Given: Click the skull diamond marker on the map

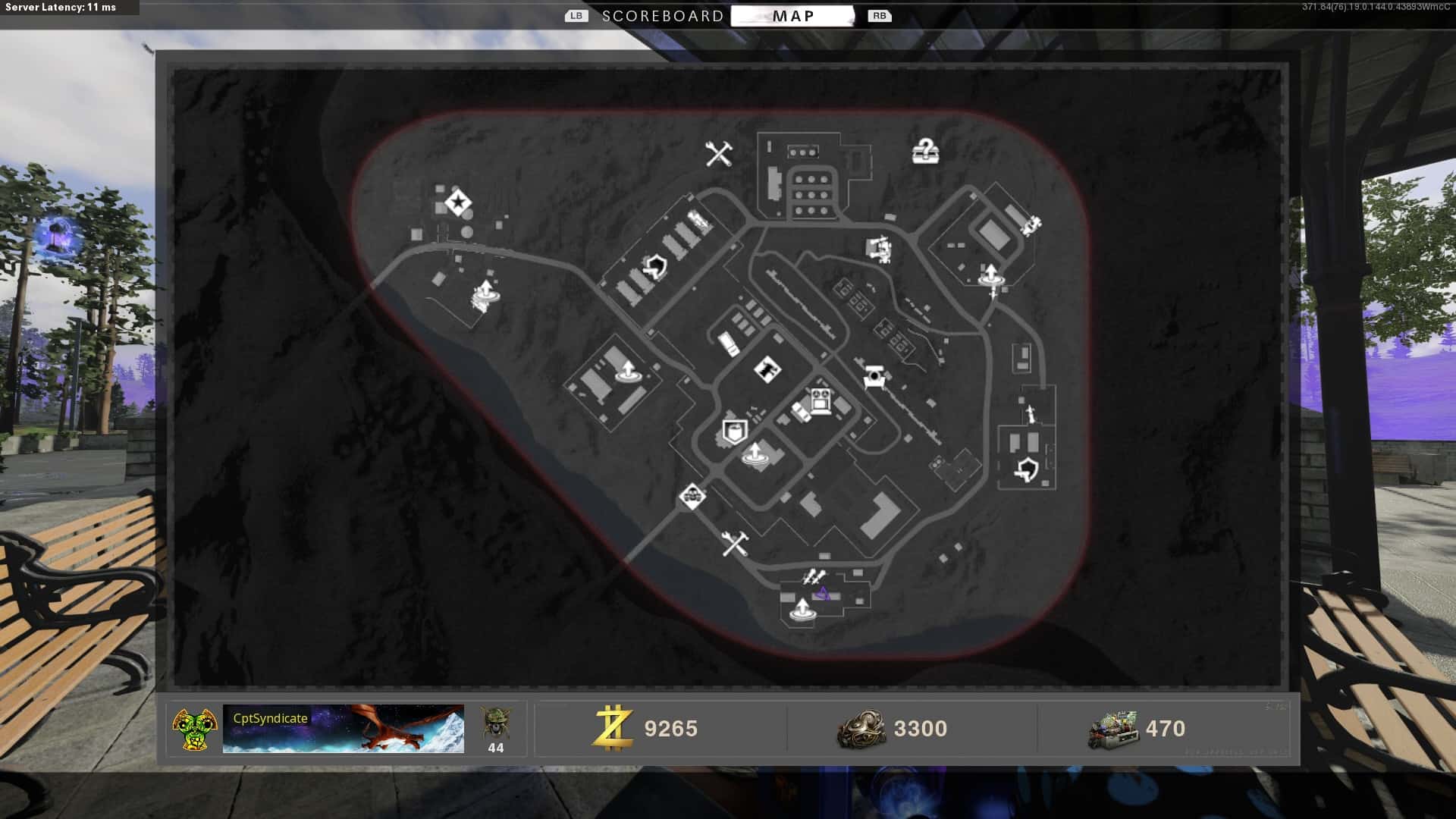Looking at the screenshot, I should click(x=692, y=497).
